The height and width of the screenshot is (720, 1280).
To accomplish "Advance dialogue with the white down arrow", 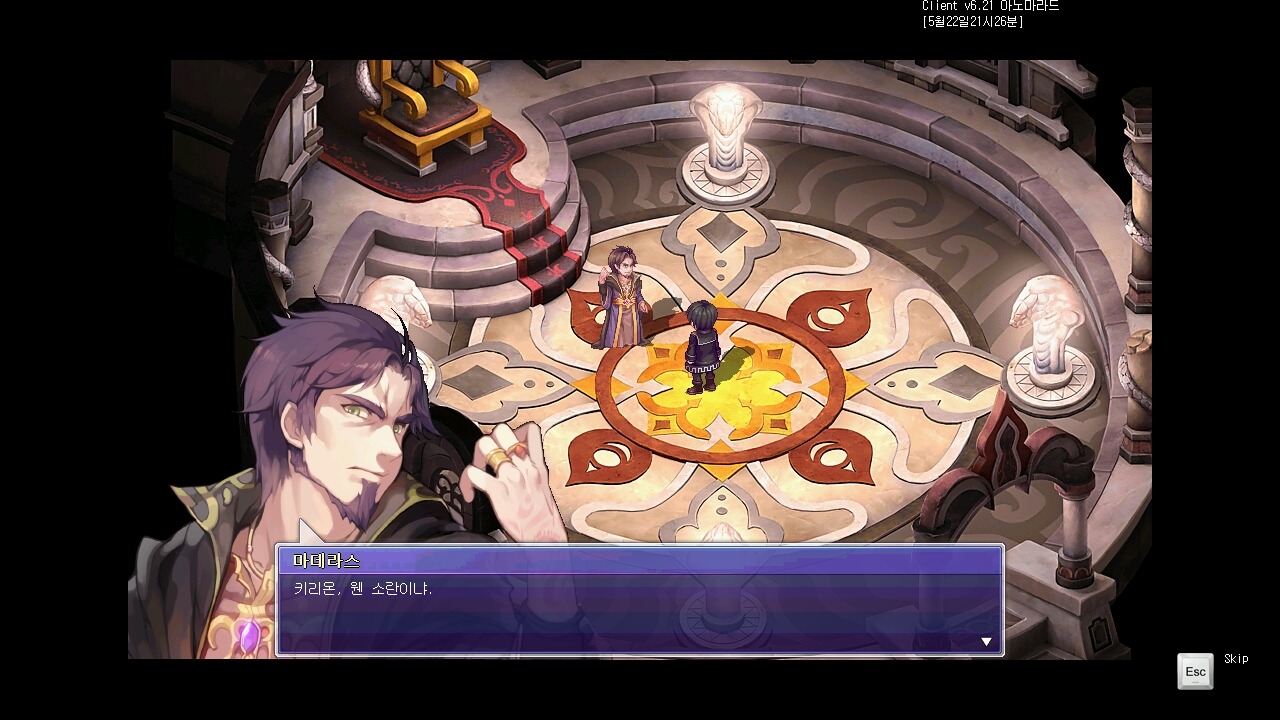I will click(986, 642).
